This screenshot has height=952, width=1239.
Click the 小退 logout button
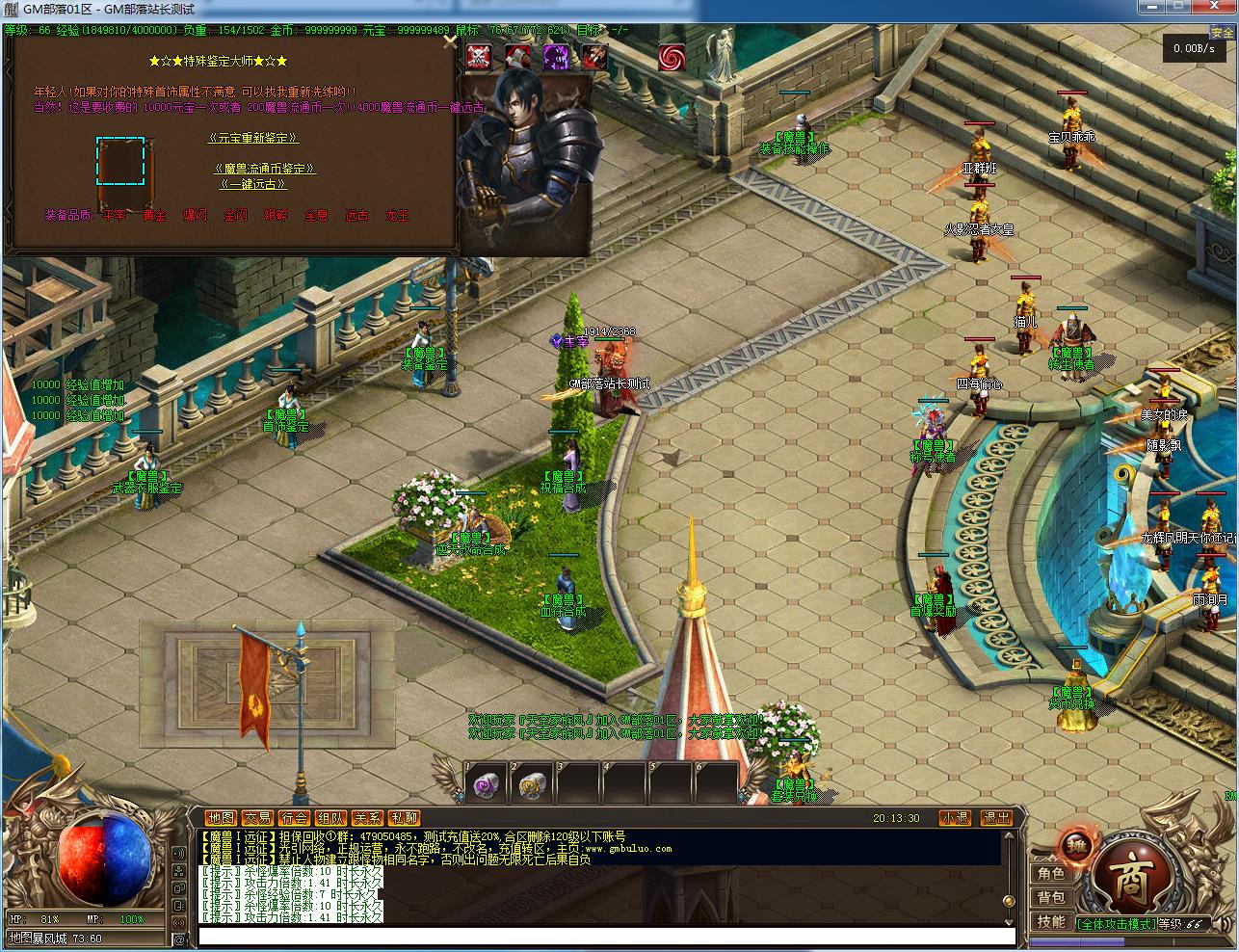(x=954, y=818)
